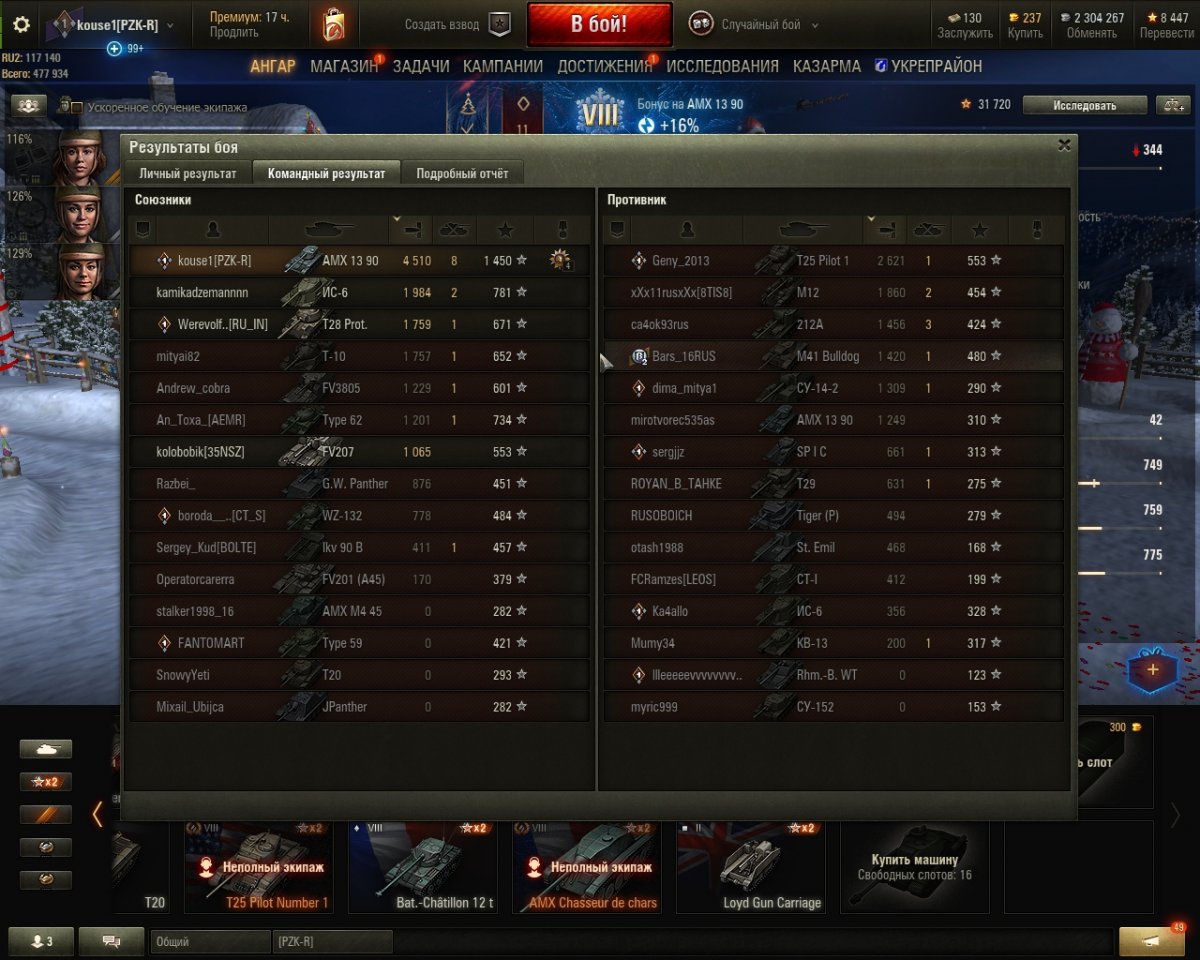Click the Создать взвод platoon button
1200x960 pixels.
pos(457,25)
